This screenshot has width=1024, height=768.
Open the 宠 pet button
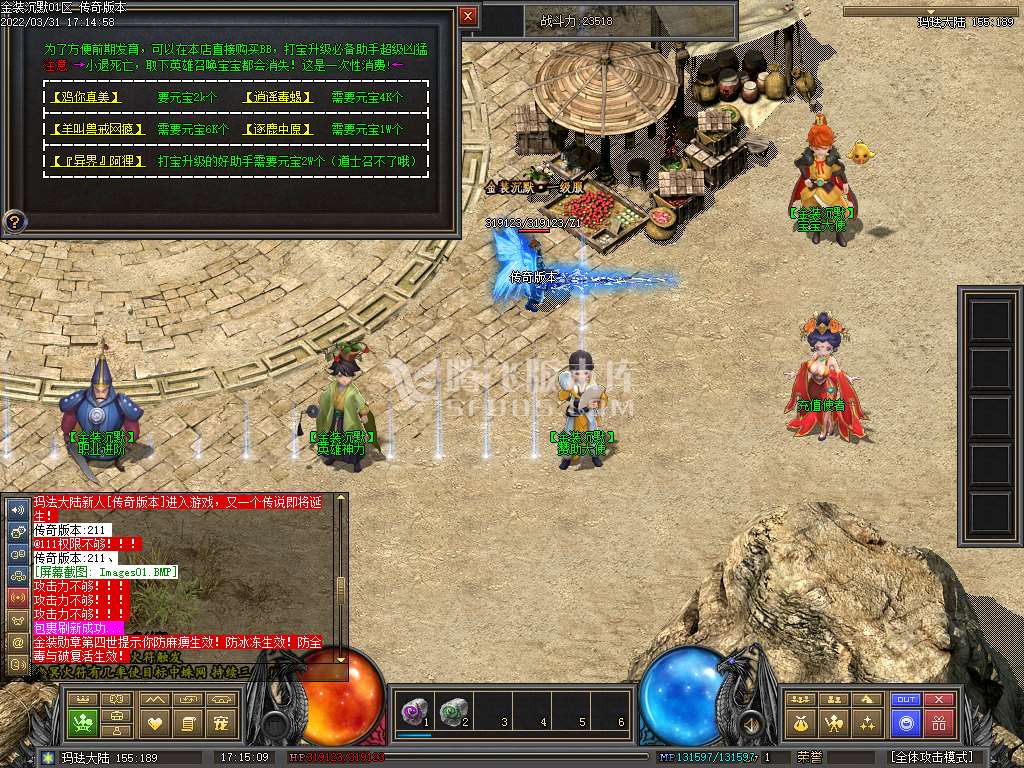[x=222, y=723]
